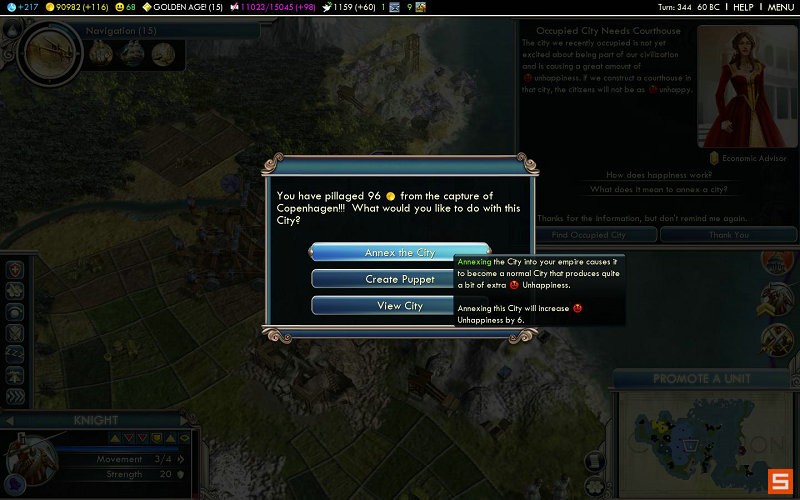Image resolution: width=800 pixels, height=500 pixels.
Task: Annex the City of Copenhagen
Action: [x=400, y=253]
